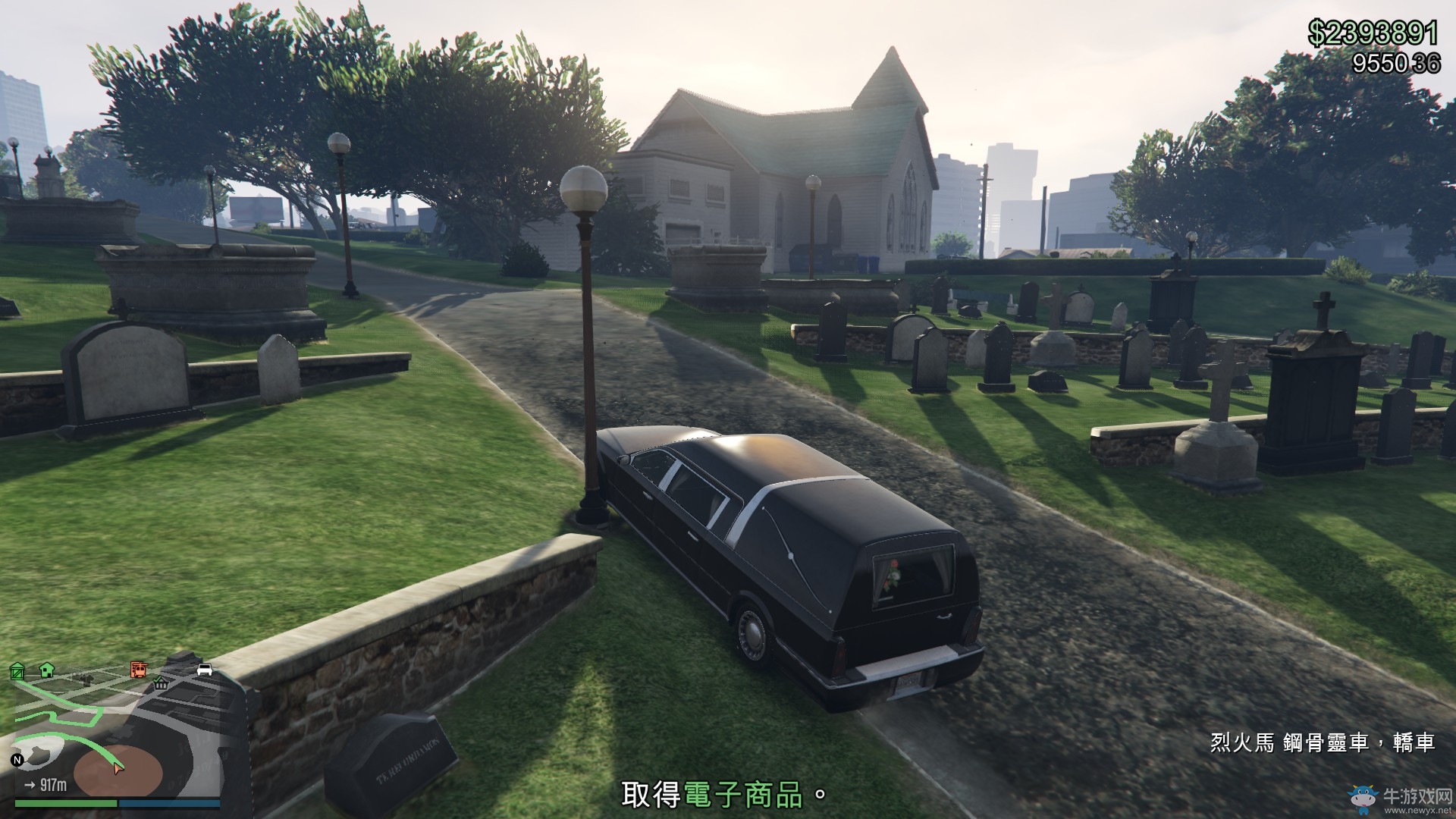Click the player arrow marker on the minimap
The image size is (1456, 819).
click(x=118, y=768)
